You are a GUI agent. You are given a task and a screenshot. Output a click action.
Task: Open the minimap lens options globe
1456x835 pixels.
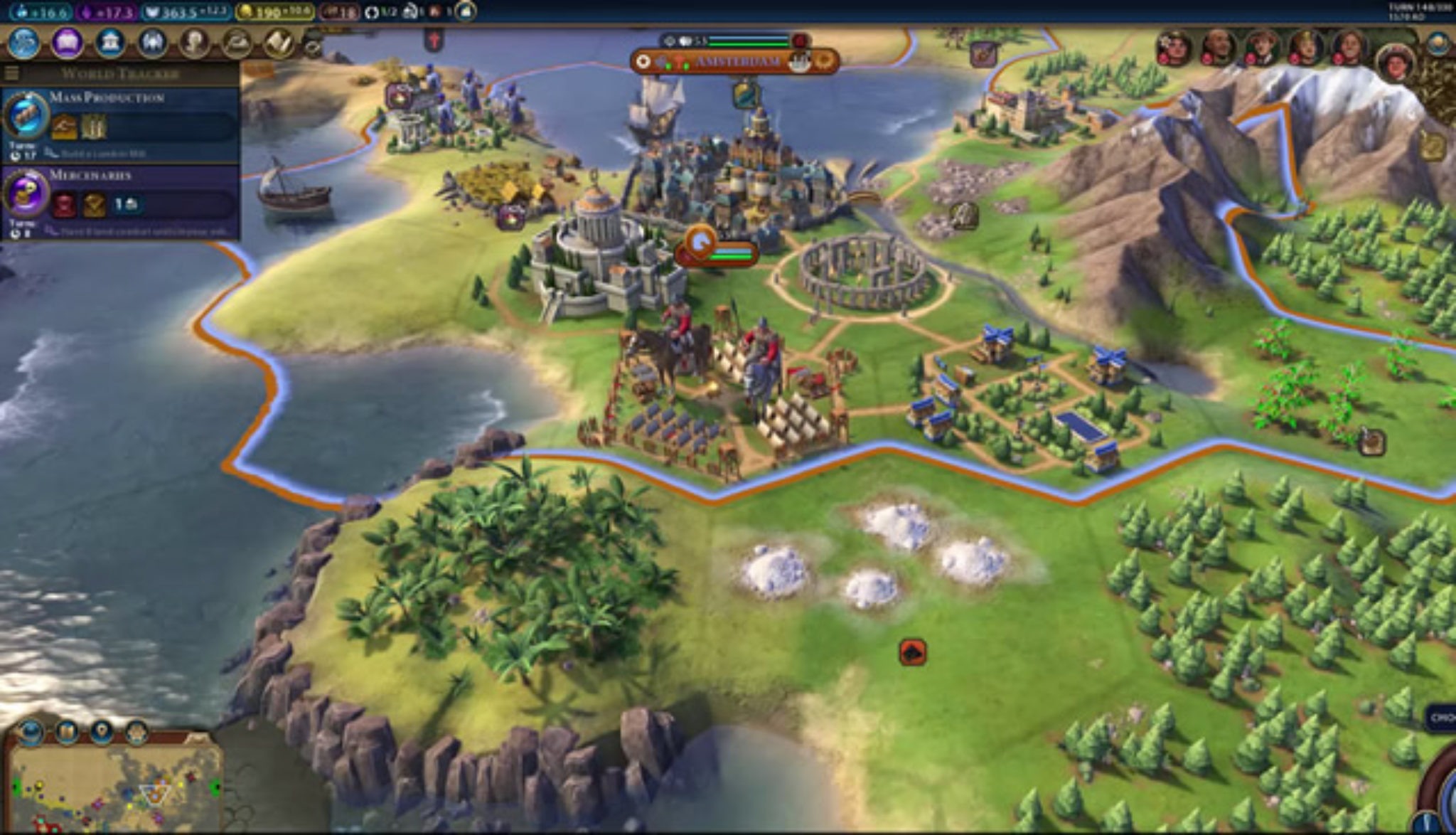[29, 732]
